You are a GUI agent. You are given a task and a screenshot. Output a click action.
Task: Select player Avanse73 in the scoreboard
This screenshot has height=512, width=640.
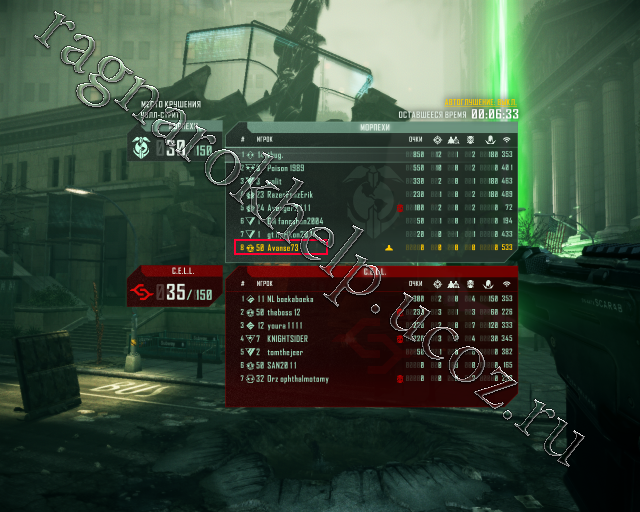(281, 246)
